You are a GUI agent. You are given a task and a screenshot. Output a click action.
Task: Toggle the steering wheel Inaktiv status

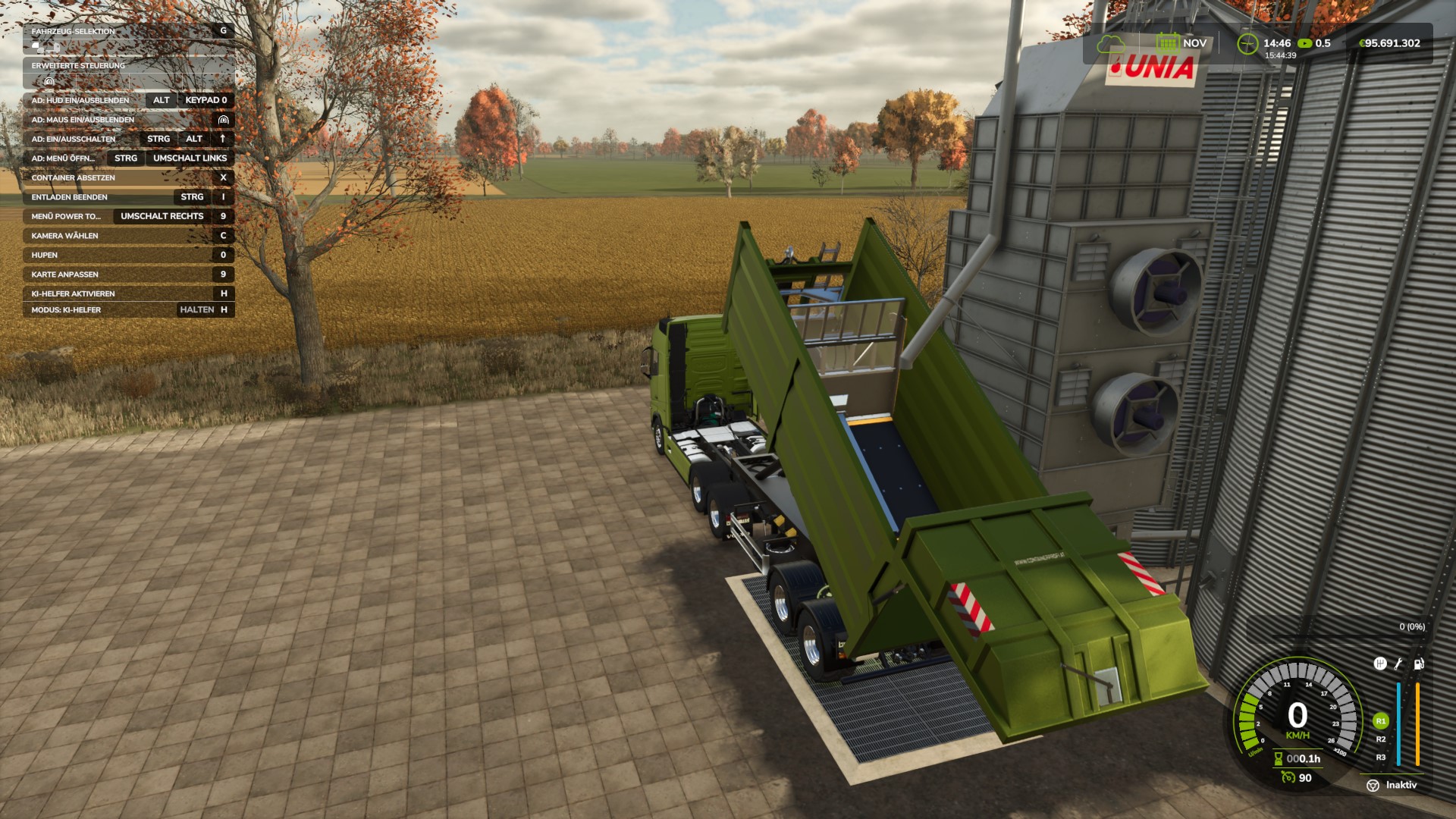1373,786
